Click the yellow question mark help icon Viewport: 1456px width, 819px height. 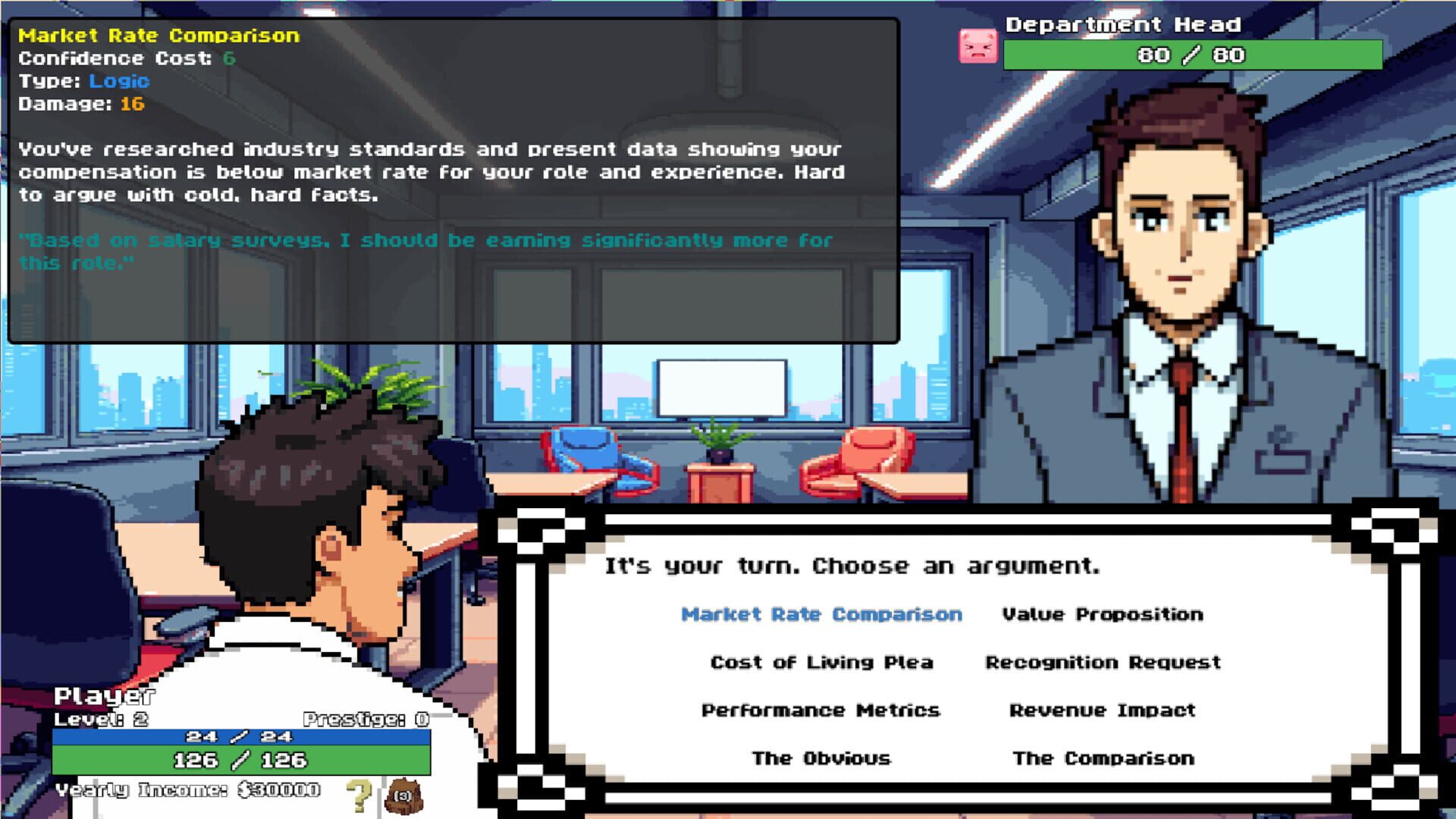tap(358, 793)
